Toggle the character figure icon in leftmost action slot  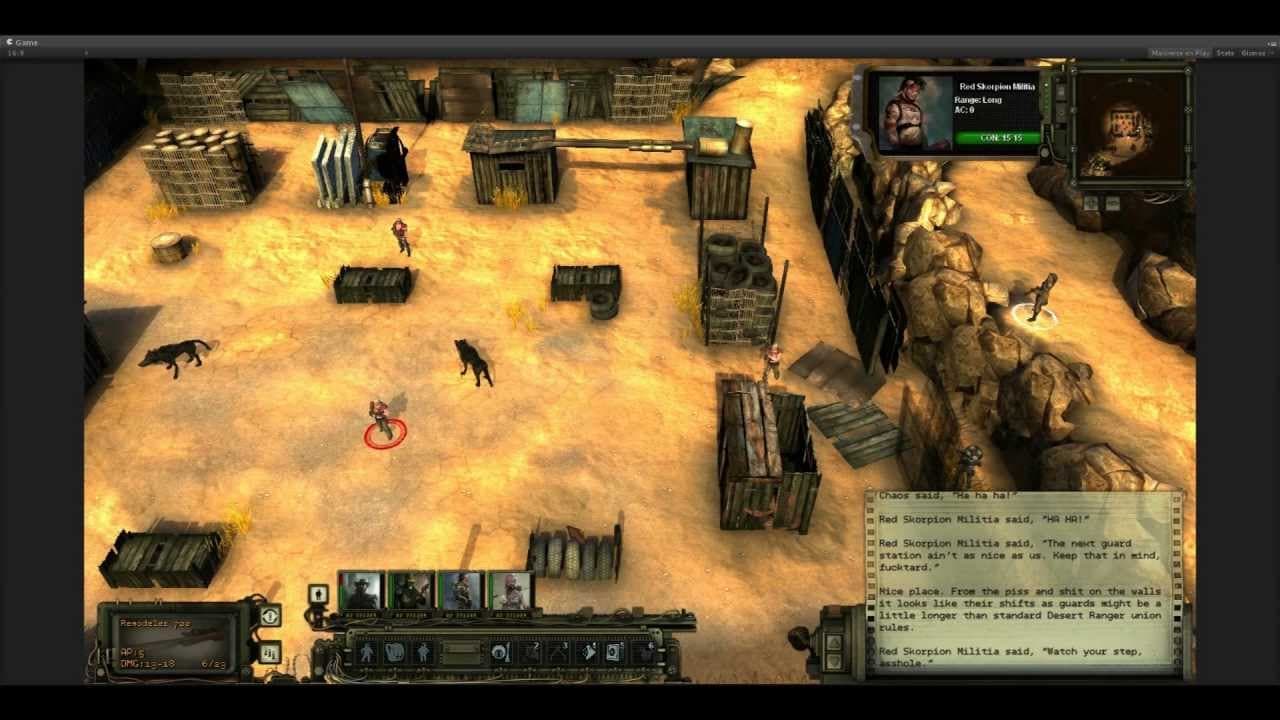coord(368,651)
